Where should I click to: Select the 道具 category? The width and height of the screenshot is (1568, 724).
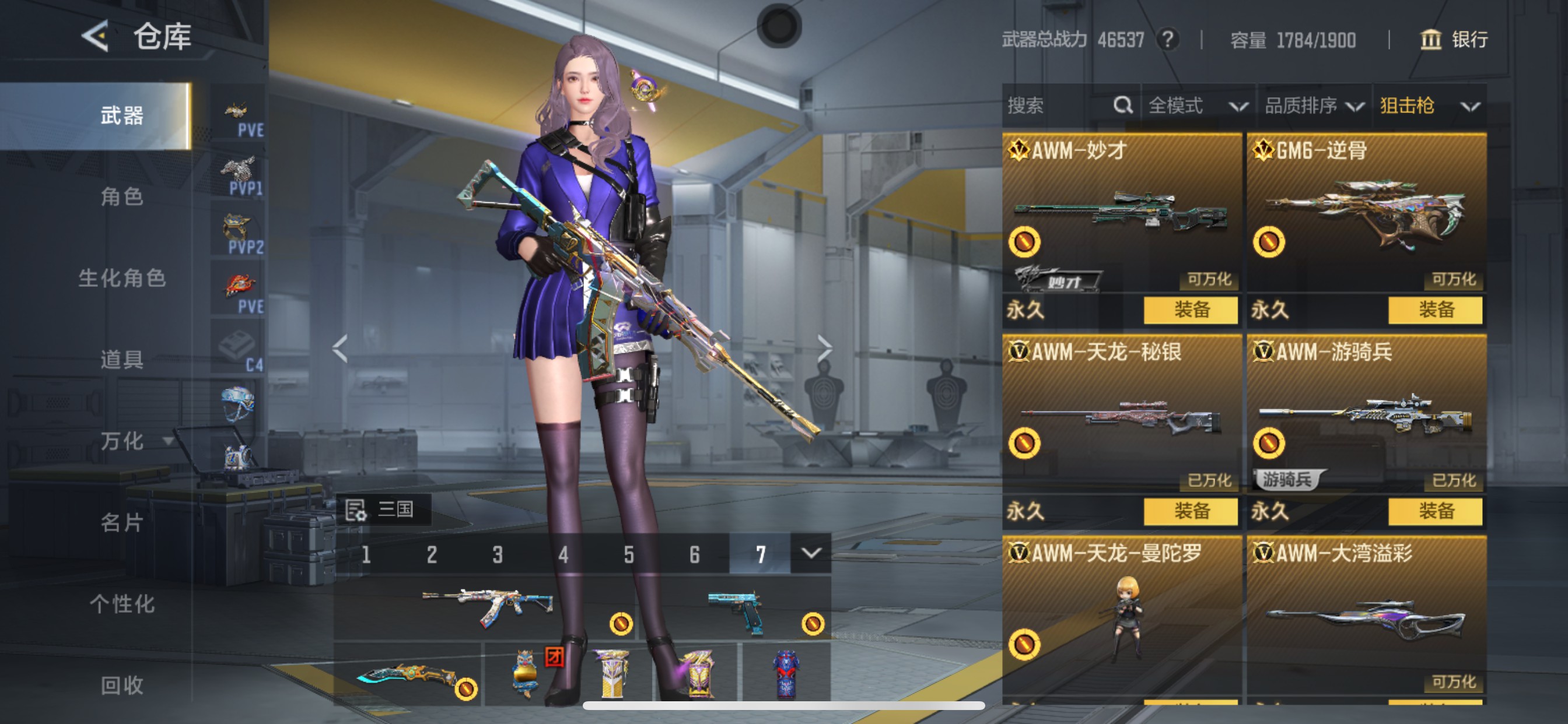122,360
